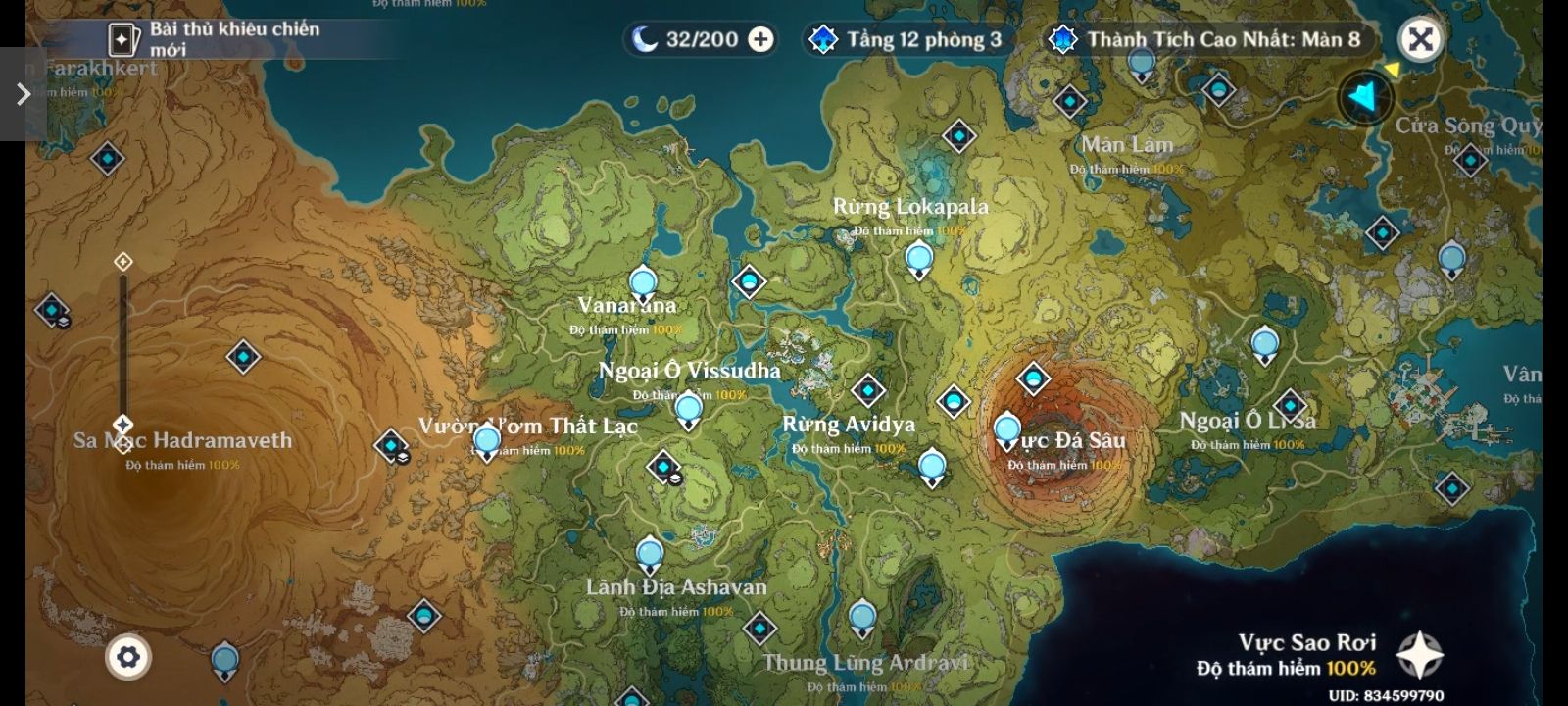This screenshot has width=1568, height=706.
Task: Open the new card challenger notification
Action: point(216,38)
